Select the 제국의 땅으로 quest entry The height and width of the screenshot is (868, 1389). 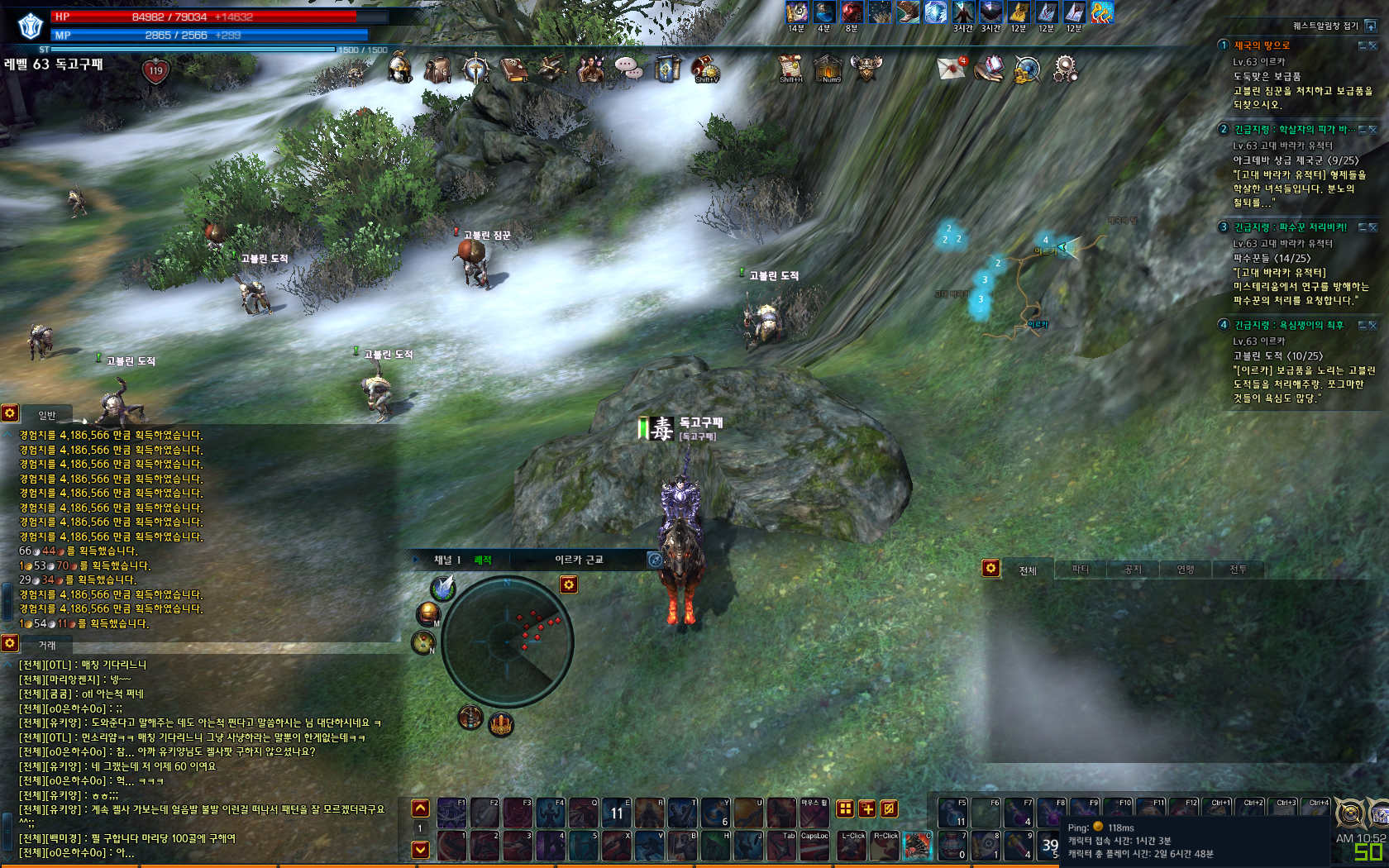pos(1262,45)
